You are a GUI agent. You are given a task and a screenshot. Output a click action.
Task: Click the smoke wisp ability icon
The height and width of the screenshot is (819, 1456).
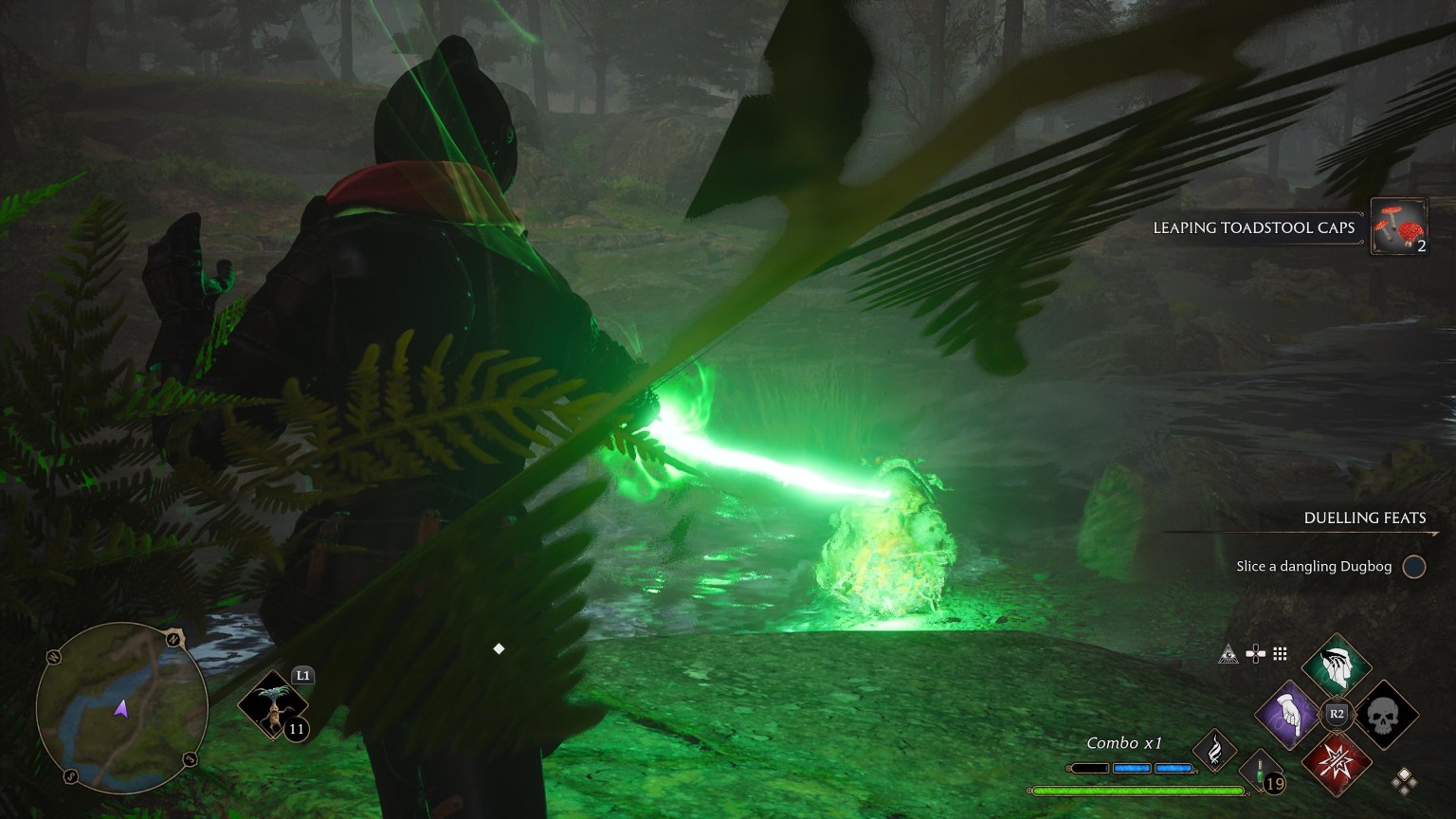point(1215,751)
